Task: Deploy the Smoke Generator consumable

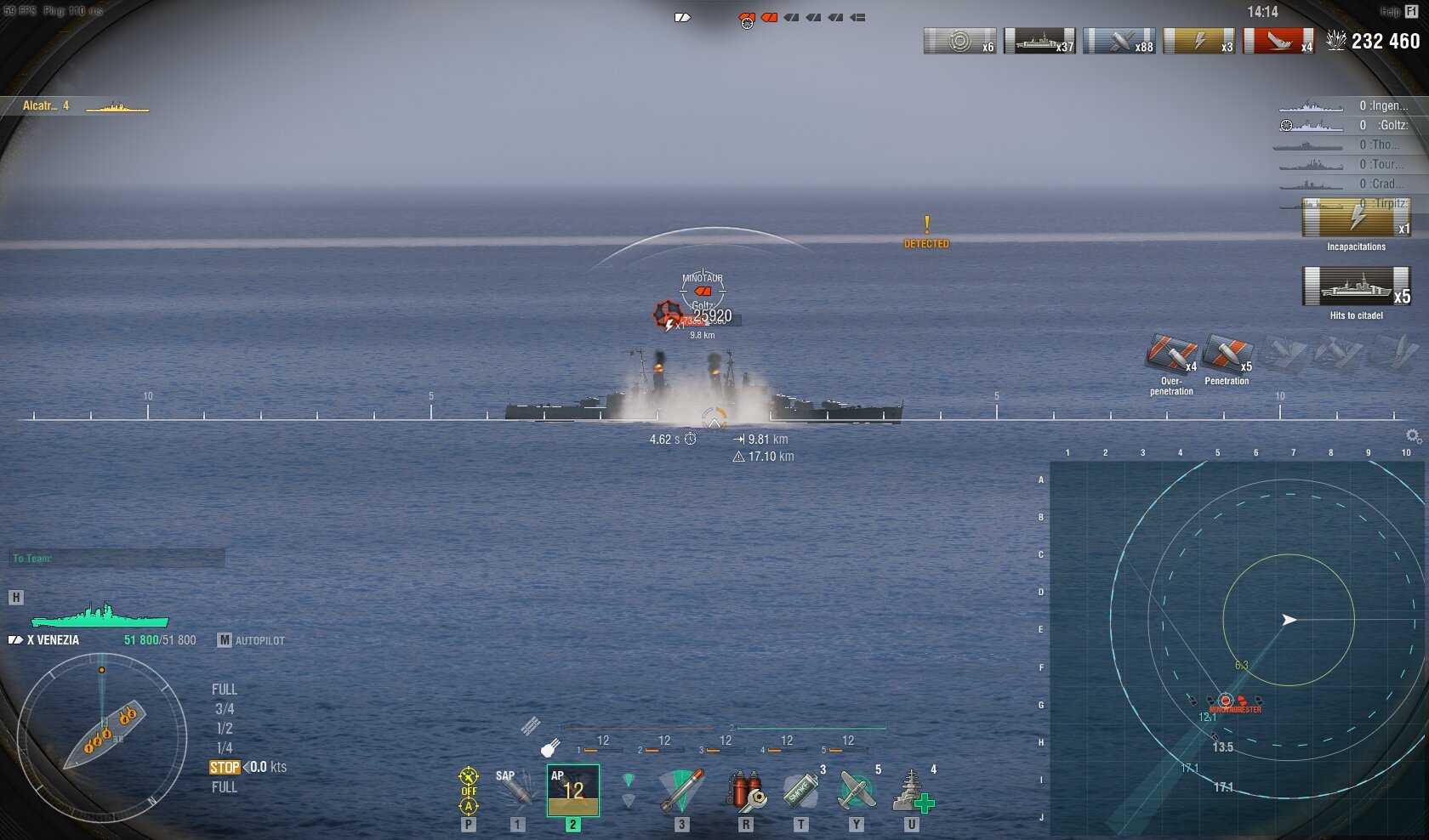Action: 800,791
